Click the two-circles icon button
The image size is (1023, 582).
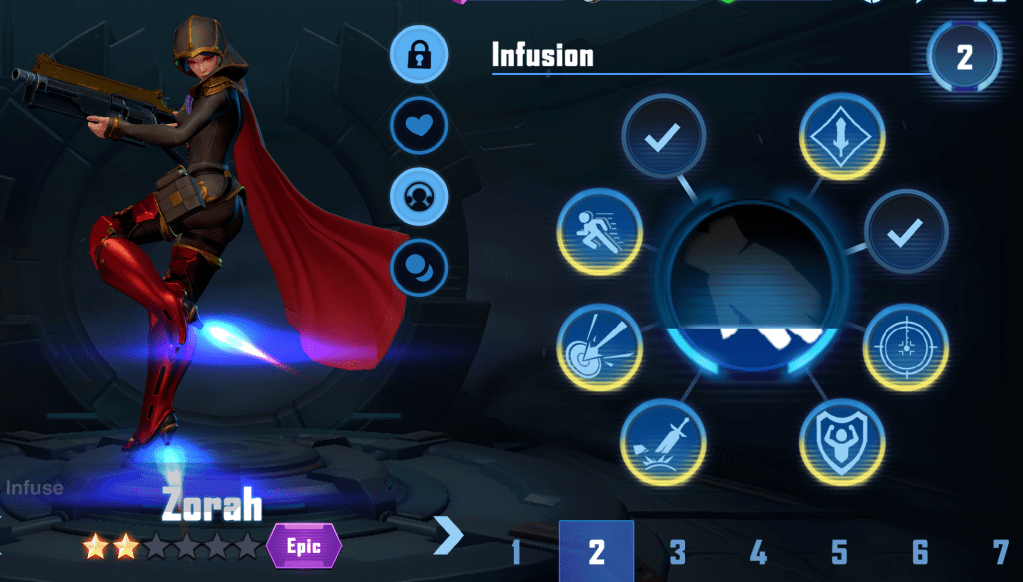tap(418, 266)
